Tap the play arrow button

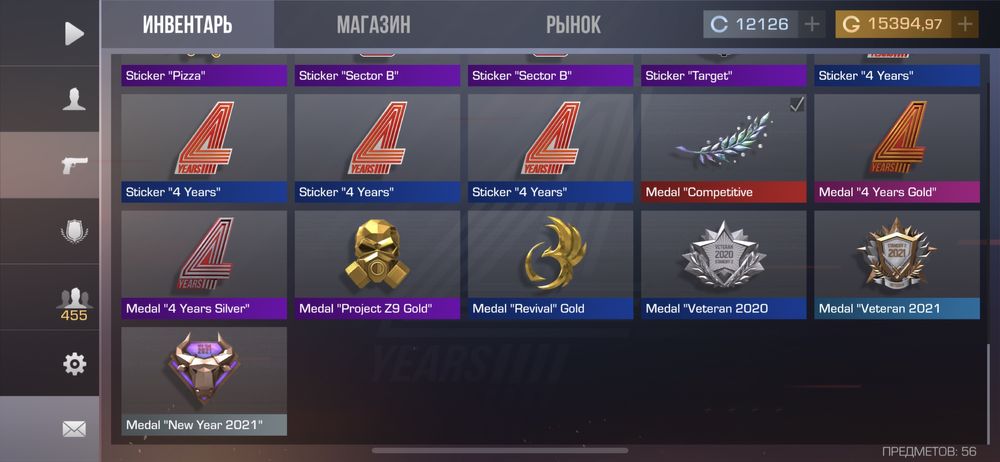(x=74, y=33)
